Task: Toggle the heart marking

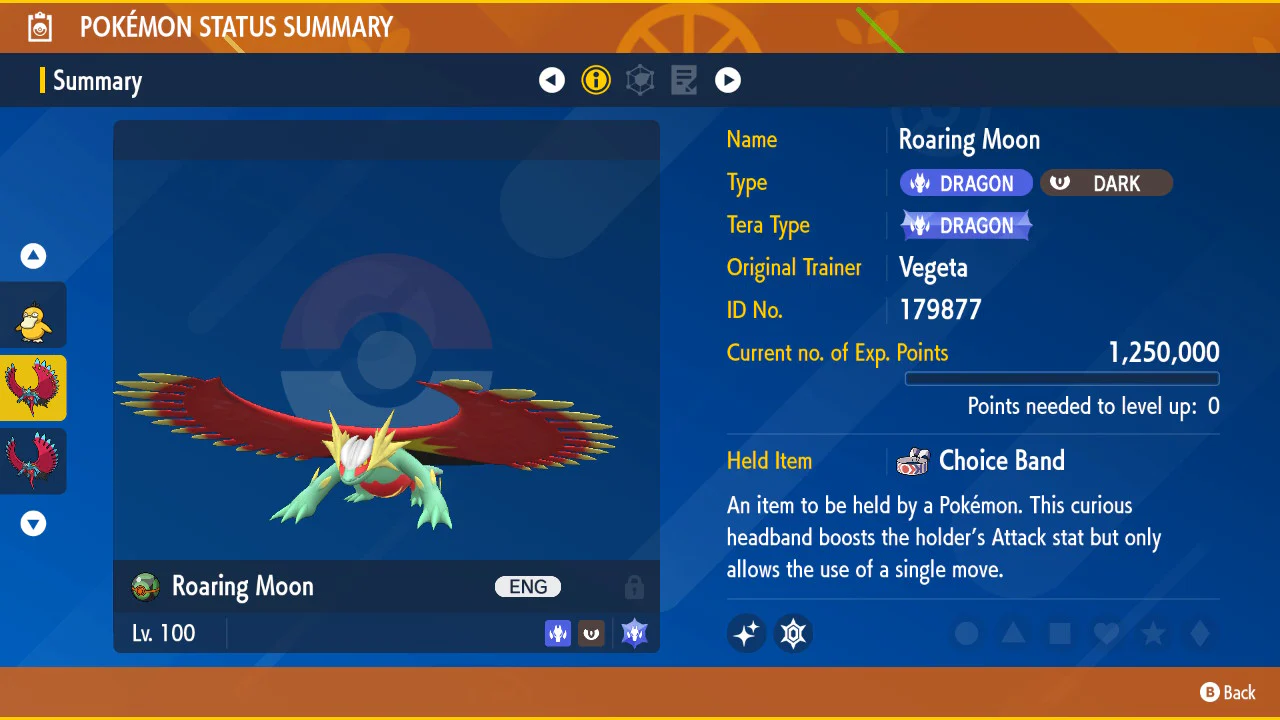Action: [x=1106, y=633]
